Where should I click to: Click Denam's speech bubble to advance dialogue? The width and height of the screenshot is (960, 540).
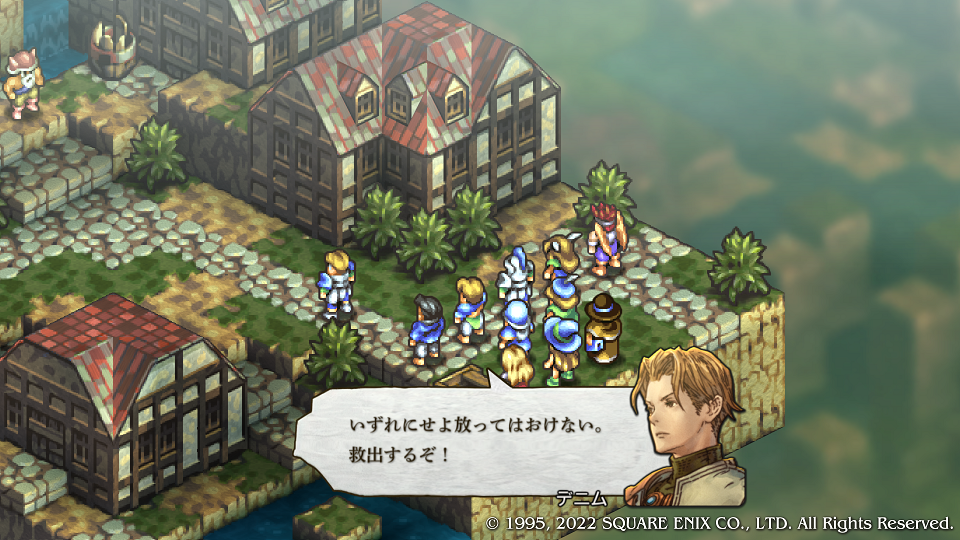tap(470, 440)
